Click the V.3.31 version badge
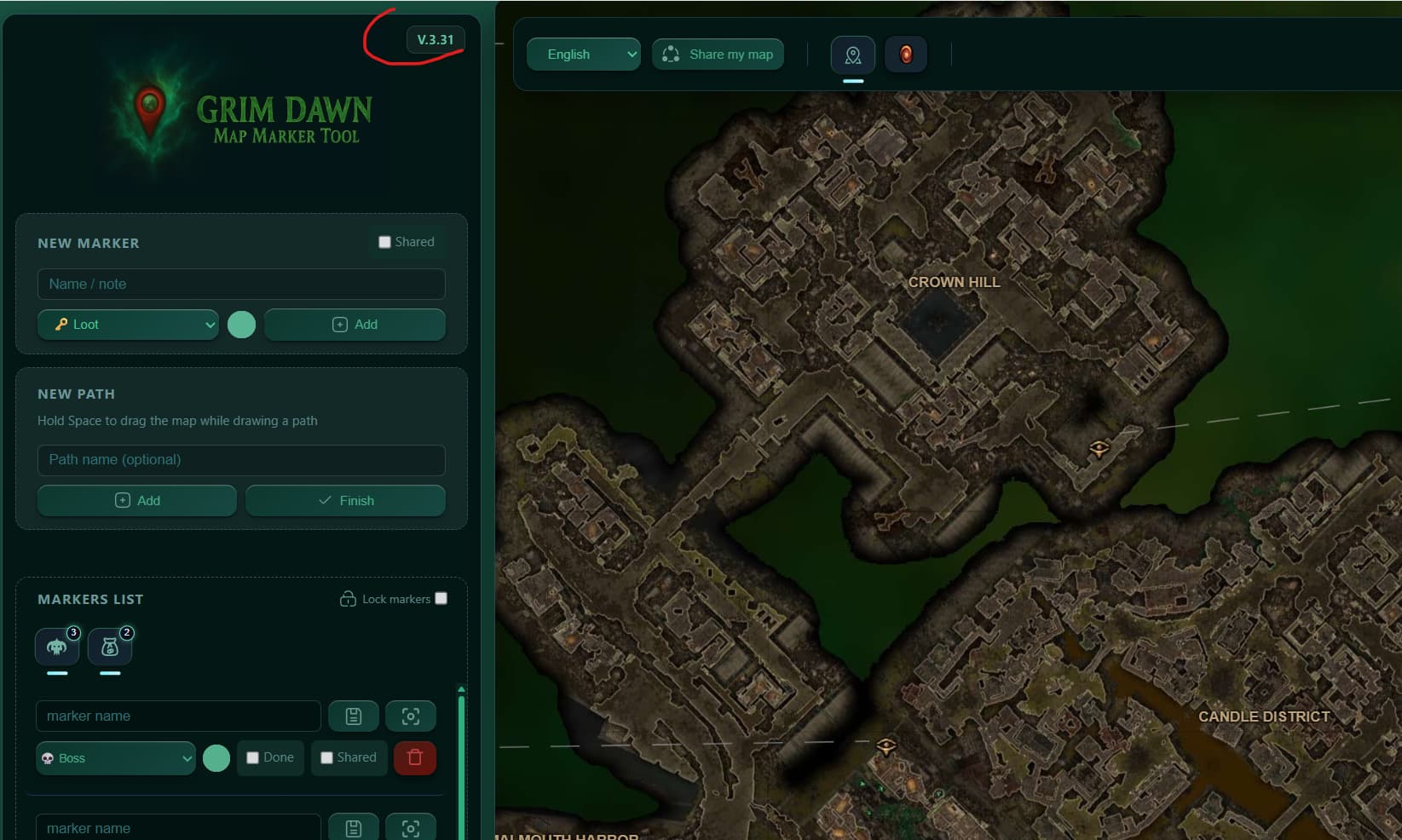1402x840 pixels. tap(436, 40)
